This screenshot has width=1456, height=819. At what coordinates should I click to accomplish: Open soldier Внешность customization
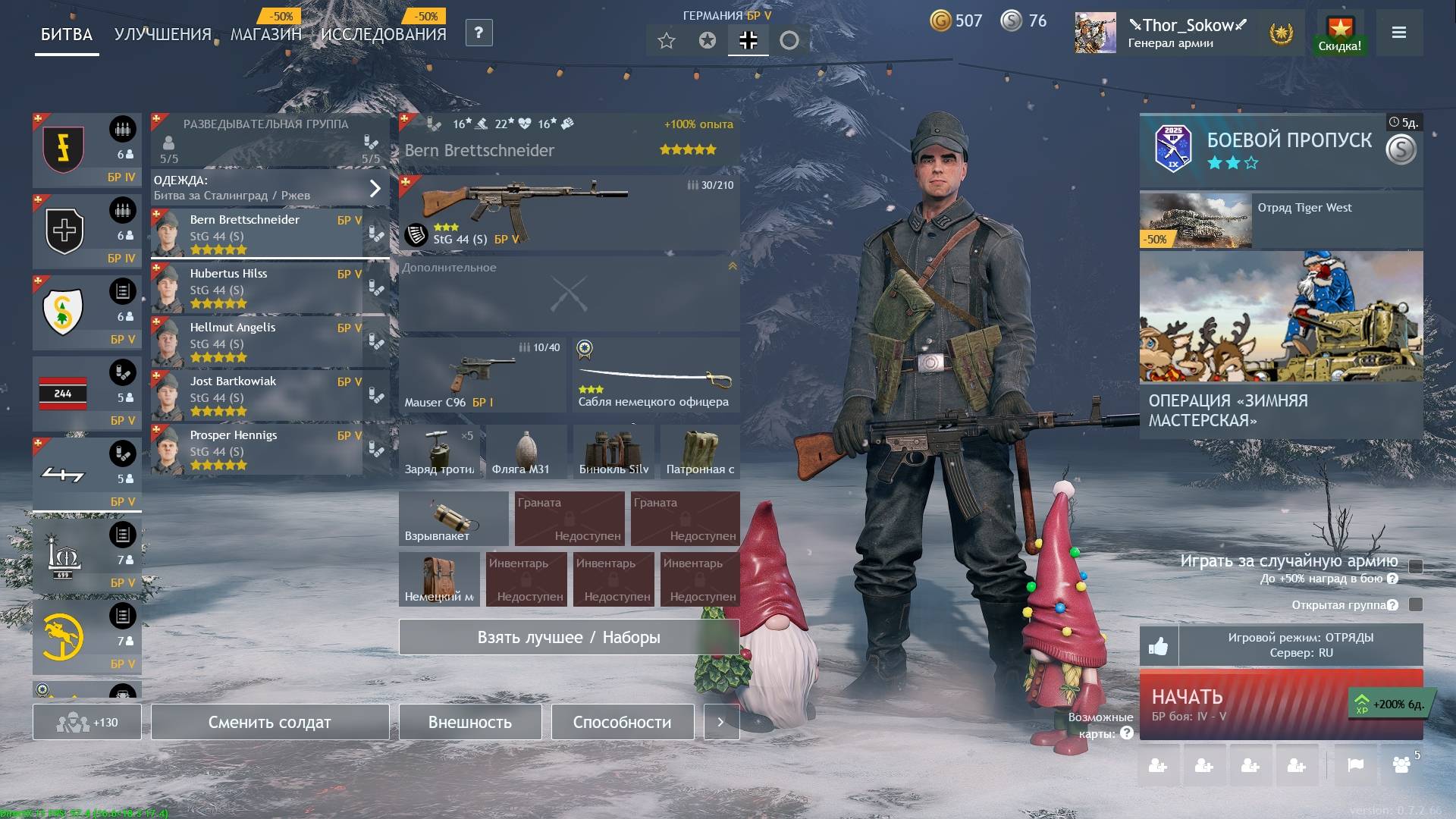470,722
